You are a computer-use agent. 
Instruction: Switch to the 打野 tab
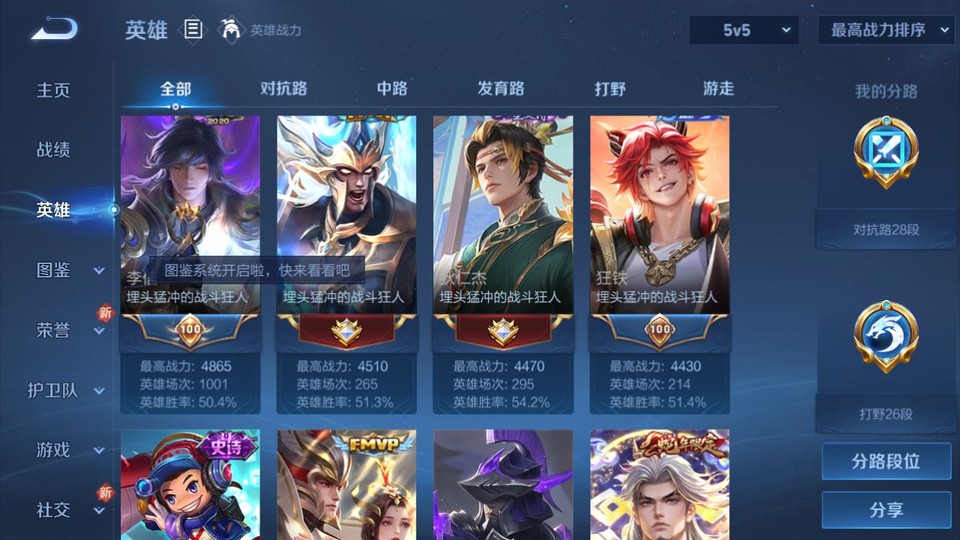tap(610, 88)
